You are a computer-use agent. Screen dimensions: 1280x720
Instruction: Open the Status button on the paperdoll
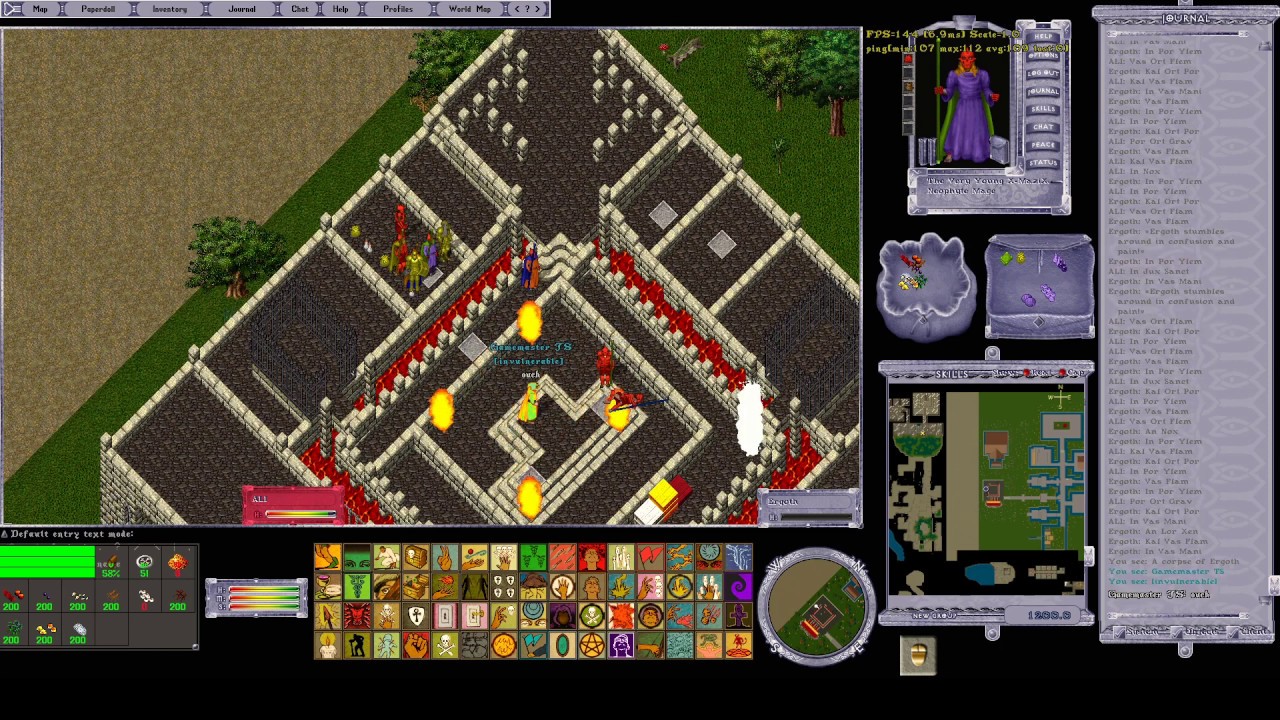(1043, 162)
